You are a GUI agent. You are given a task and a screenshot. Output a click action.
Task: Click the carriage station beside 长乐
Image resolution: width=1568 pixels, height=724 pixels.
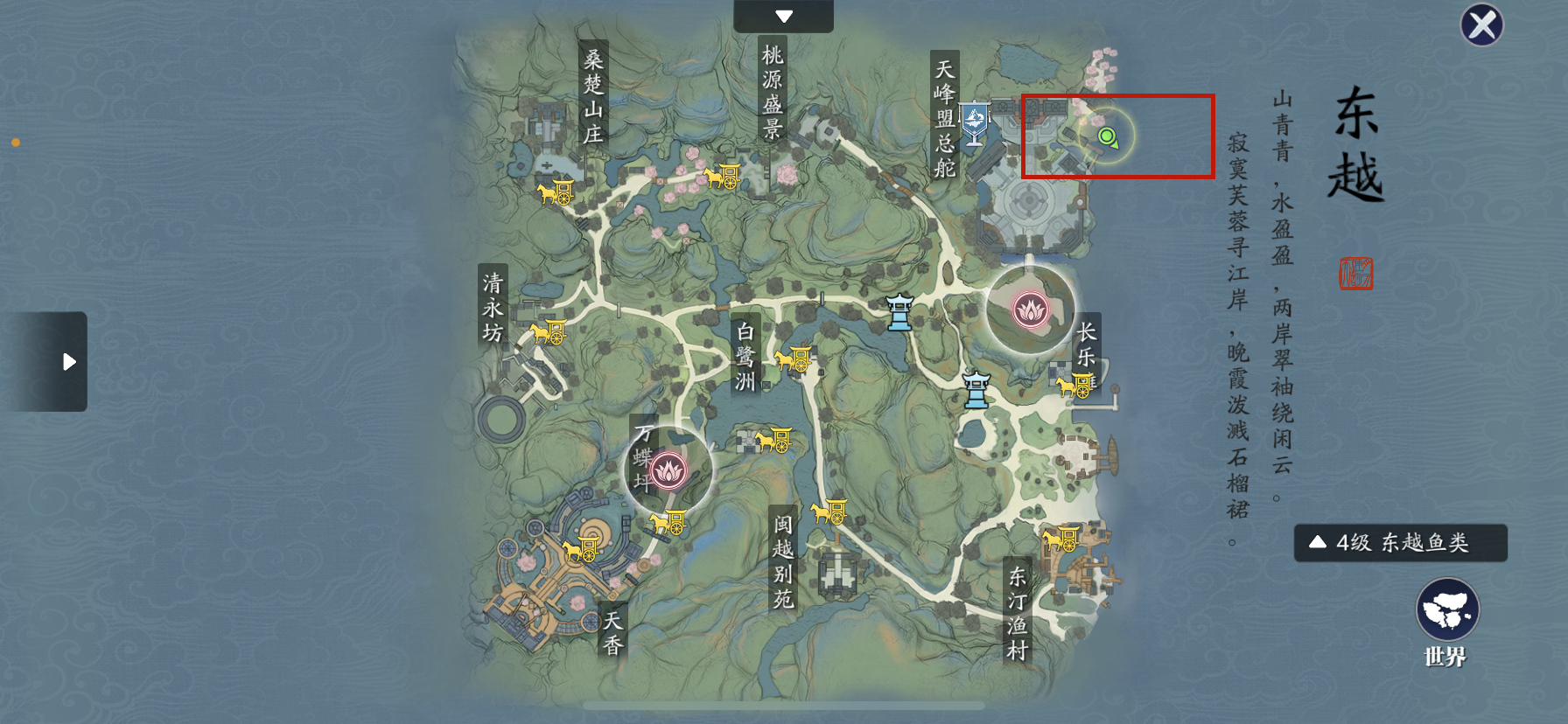pyautogui.click(x=1074, y=385)
